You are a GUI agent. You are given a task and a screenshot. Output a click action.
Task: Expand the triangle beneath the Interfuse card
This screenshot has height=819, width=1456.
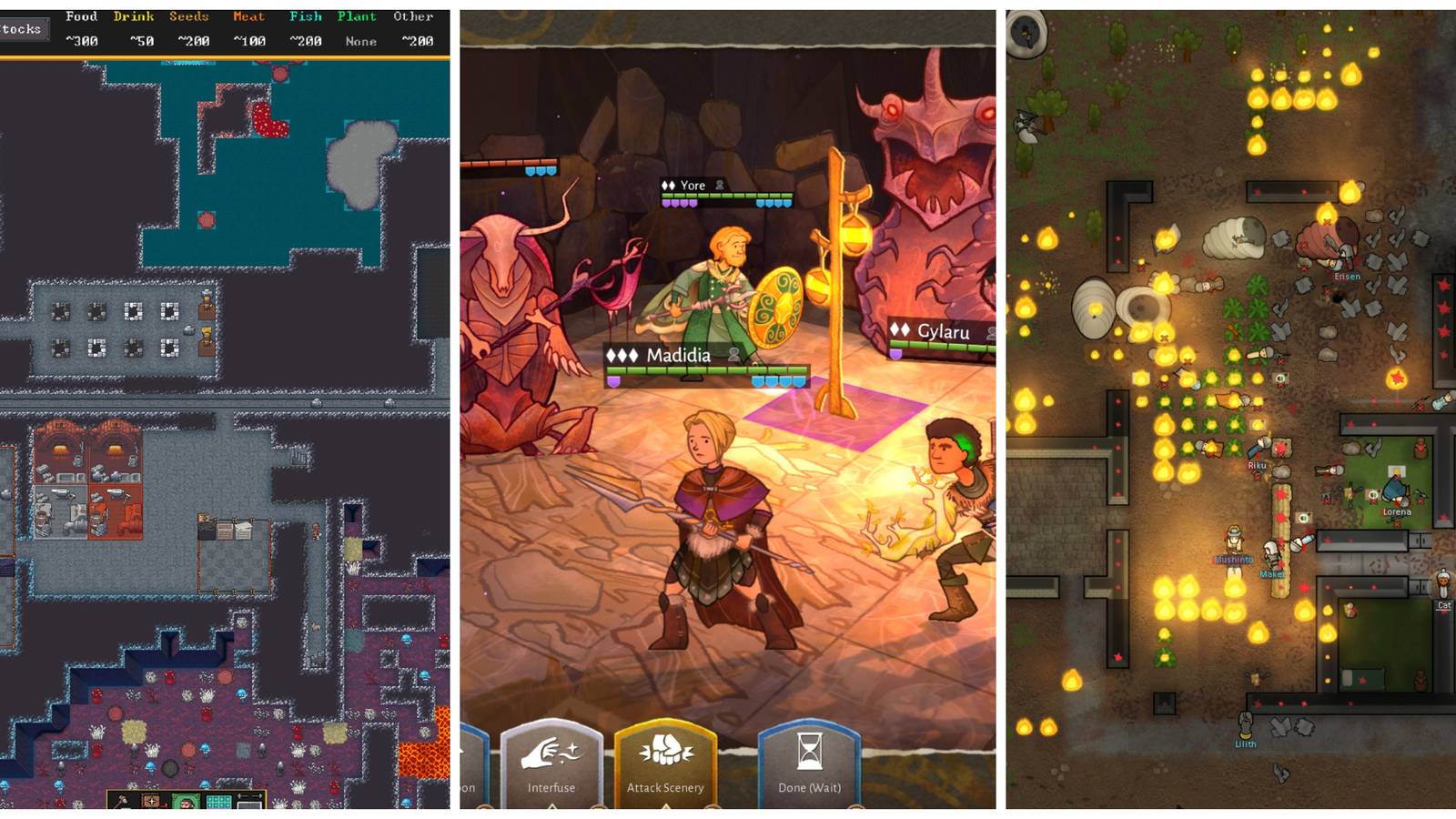[552, 806]
